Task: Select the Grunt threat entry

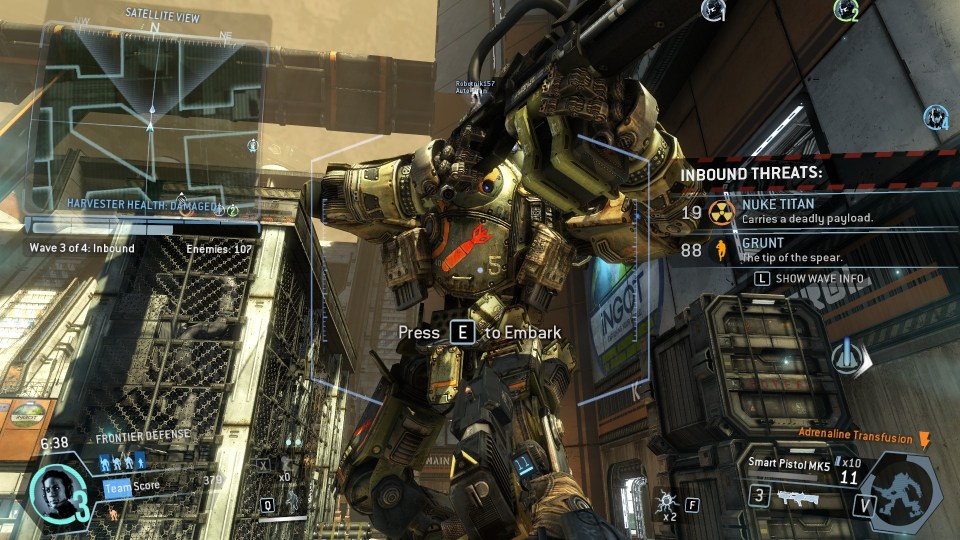Action: click(x=790, y=249)
